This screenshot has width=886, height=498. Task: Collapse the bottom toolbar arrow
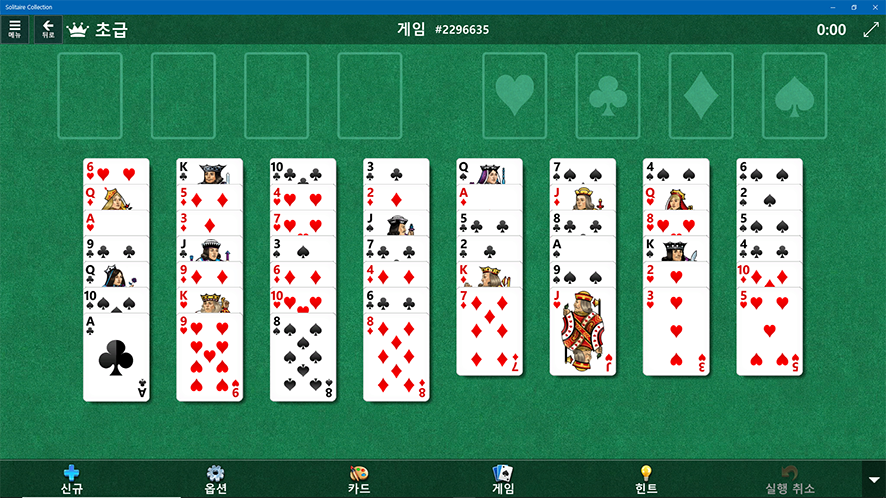pos(873,479)
